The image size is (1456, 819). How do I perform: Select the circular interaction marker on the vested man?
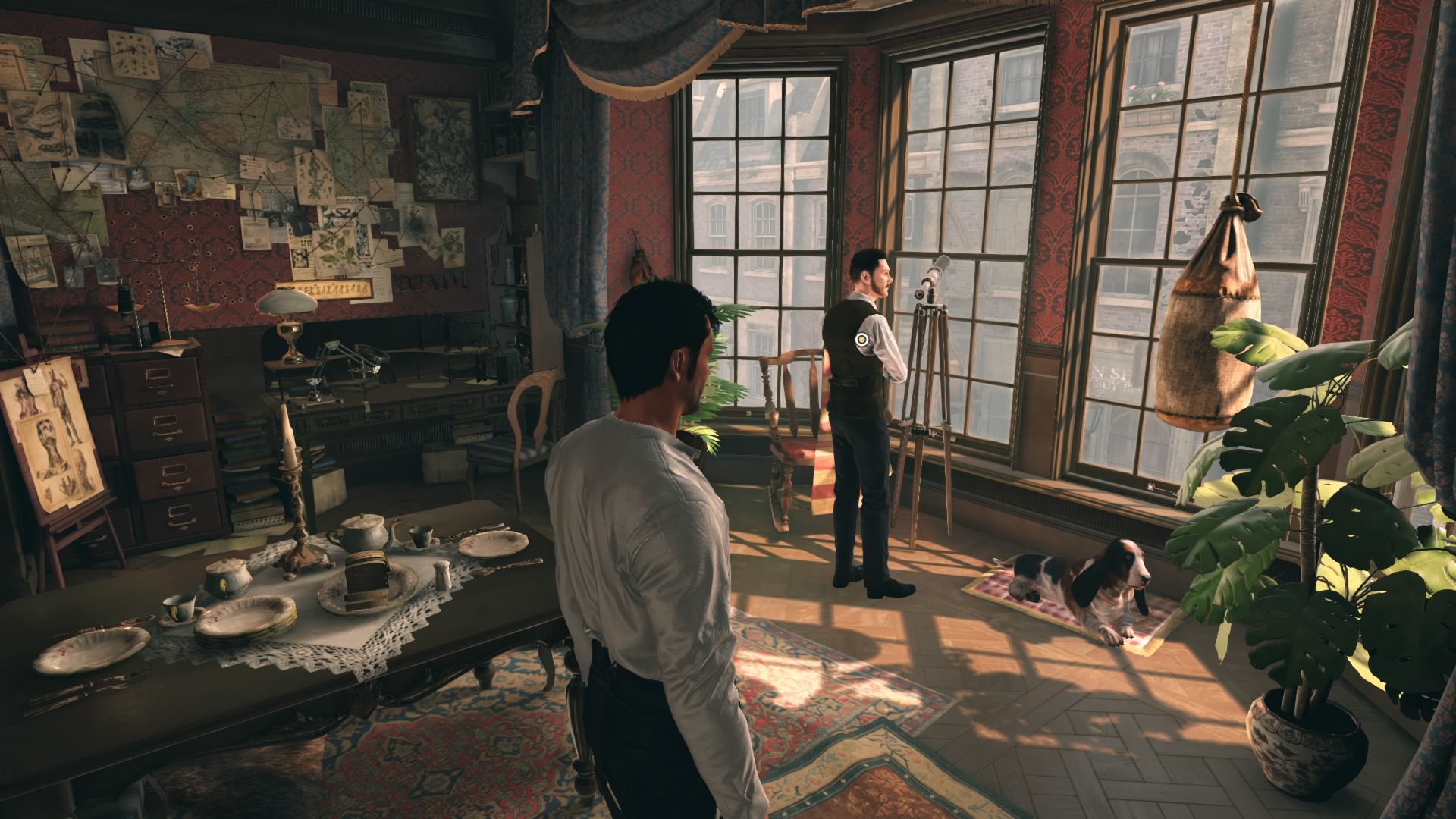coord(863,339)
